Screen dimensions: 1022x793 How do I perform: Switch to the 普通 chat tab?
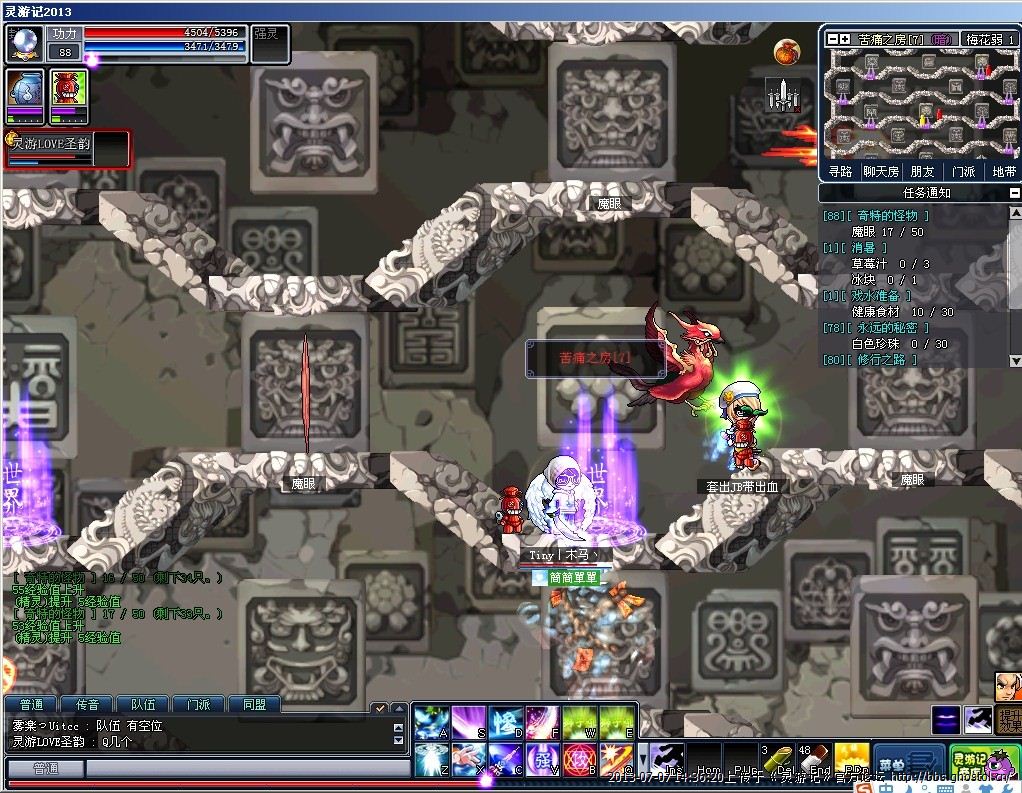click(x=31, y=704)
